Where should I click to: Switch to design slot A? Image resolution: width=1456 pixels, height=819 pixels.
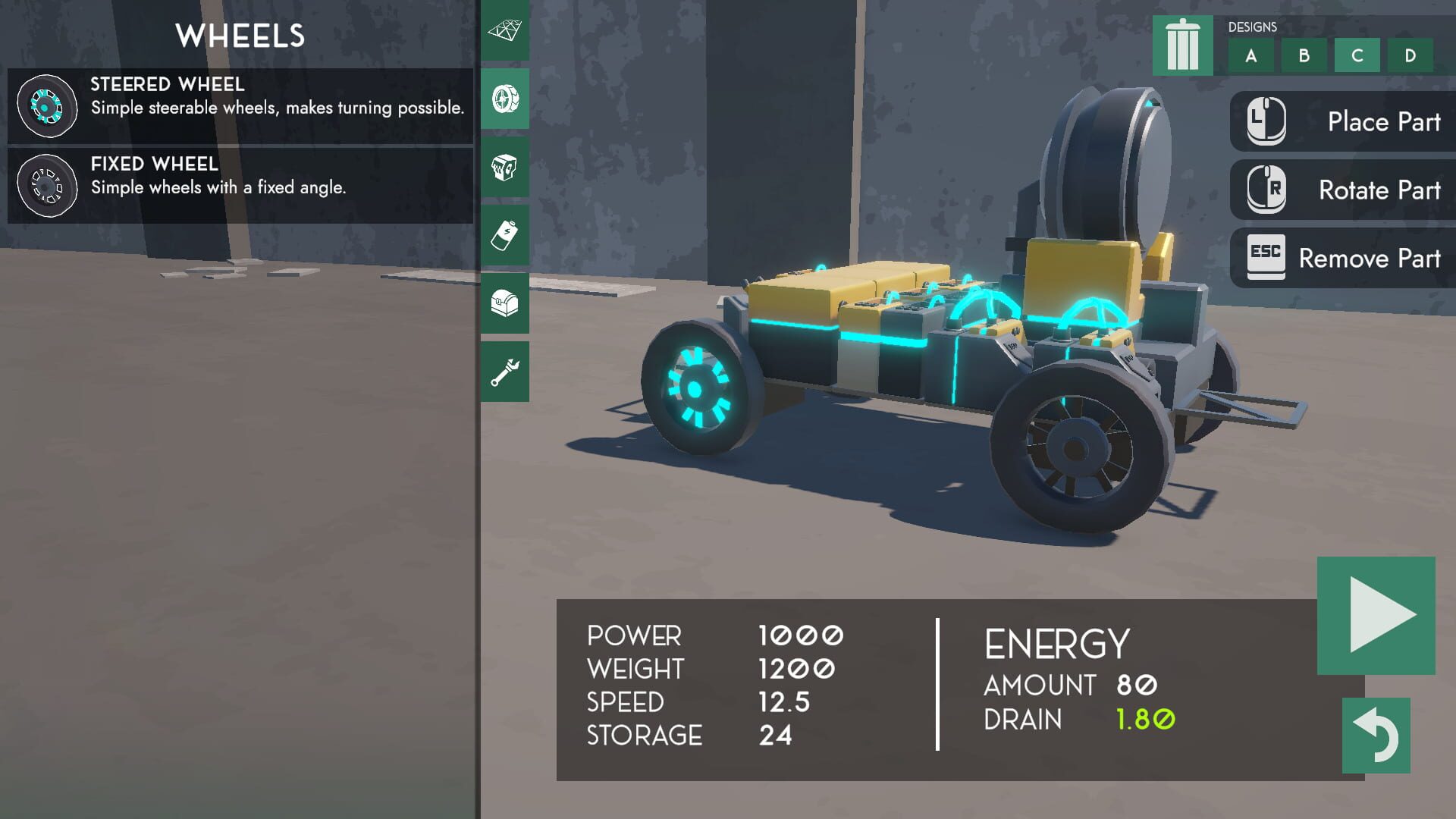point(1251,55)
